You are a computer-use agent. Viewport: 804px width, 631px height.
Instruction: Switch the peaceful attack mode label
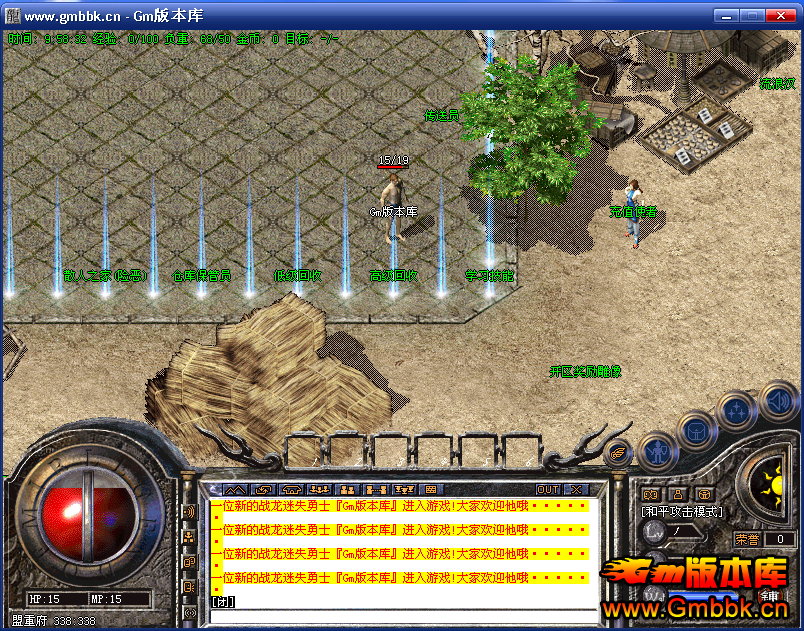(683, 511)
